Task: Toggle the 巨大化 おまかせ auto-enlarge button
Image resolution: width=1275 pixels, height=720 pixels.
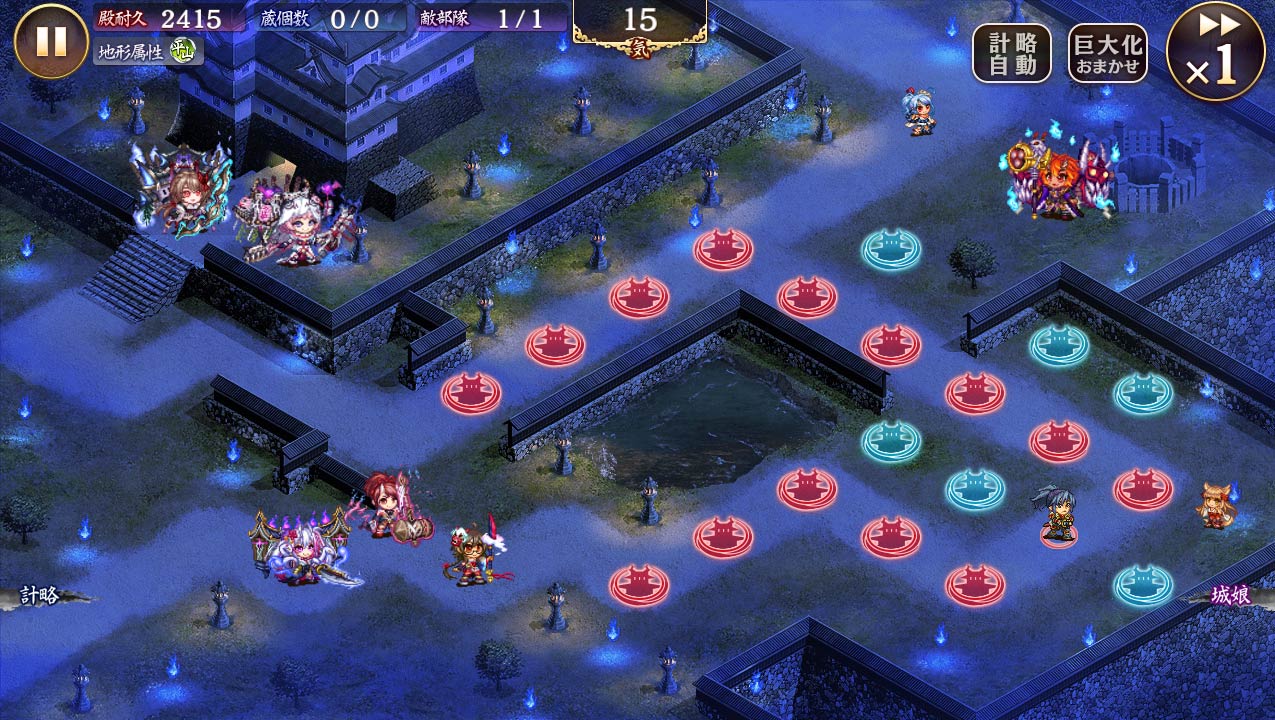Action: (x=1107, y=53)
